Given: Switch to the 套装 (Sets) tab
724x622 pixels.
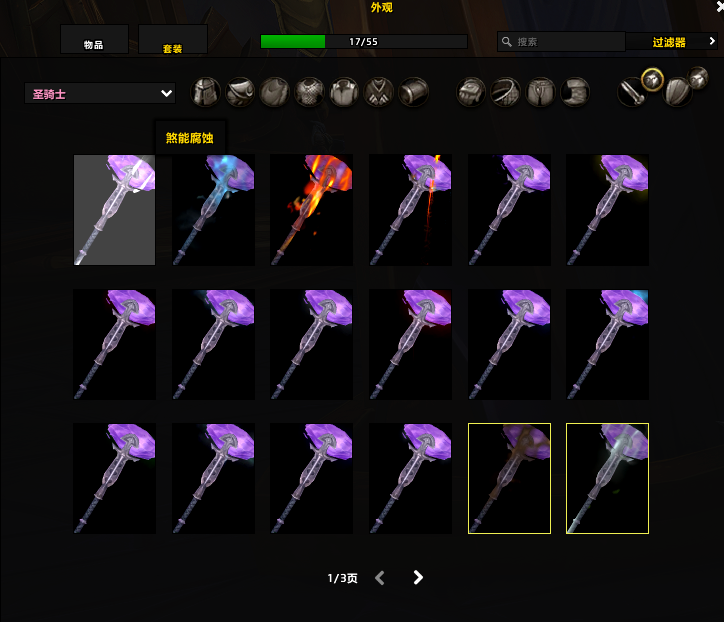Looking at the screenshot, I should pyautogui.click(x=173, y=41).
